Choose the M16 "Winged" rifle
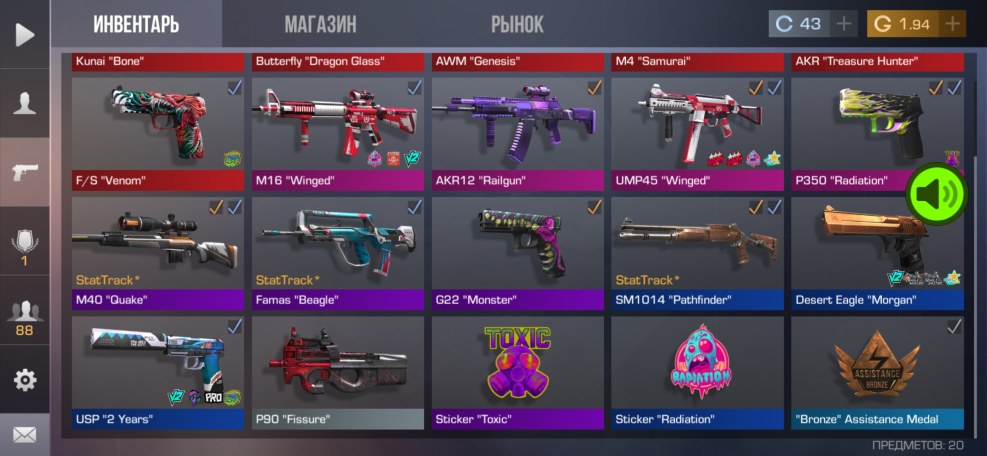 [337, 132]
